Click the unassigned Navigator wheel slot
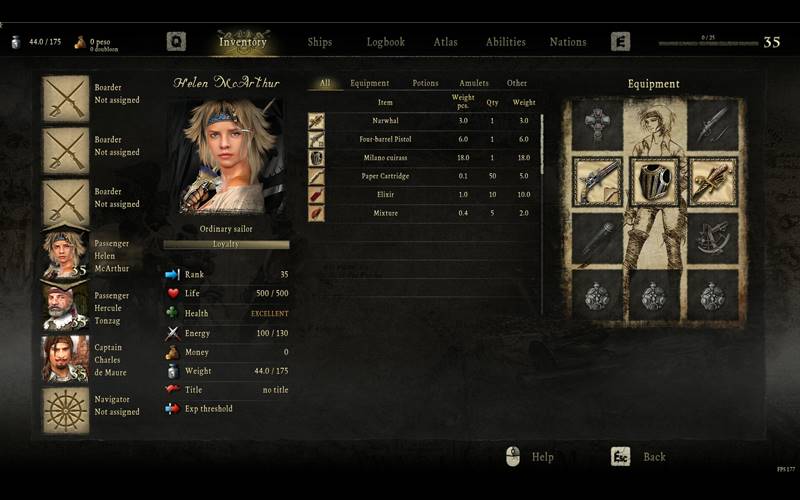Viewport: 800px width, 500px height. 65,411
